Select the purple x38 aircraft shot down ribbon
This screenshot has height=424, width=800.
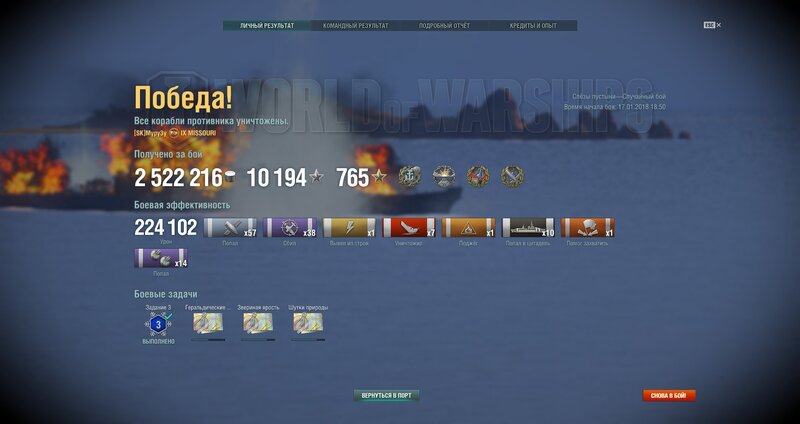[x=290, y=228]
